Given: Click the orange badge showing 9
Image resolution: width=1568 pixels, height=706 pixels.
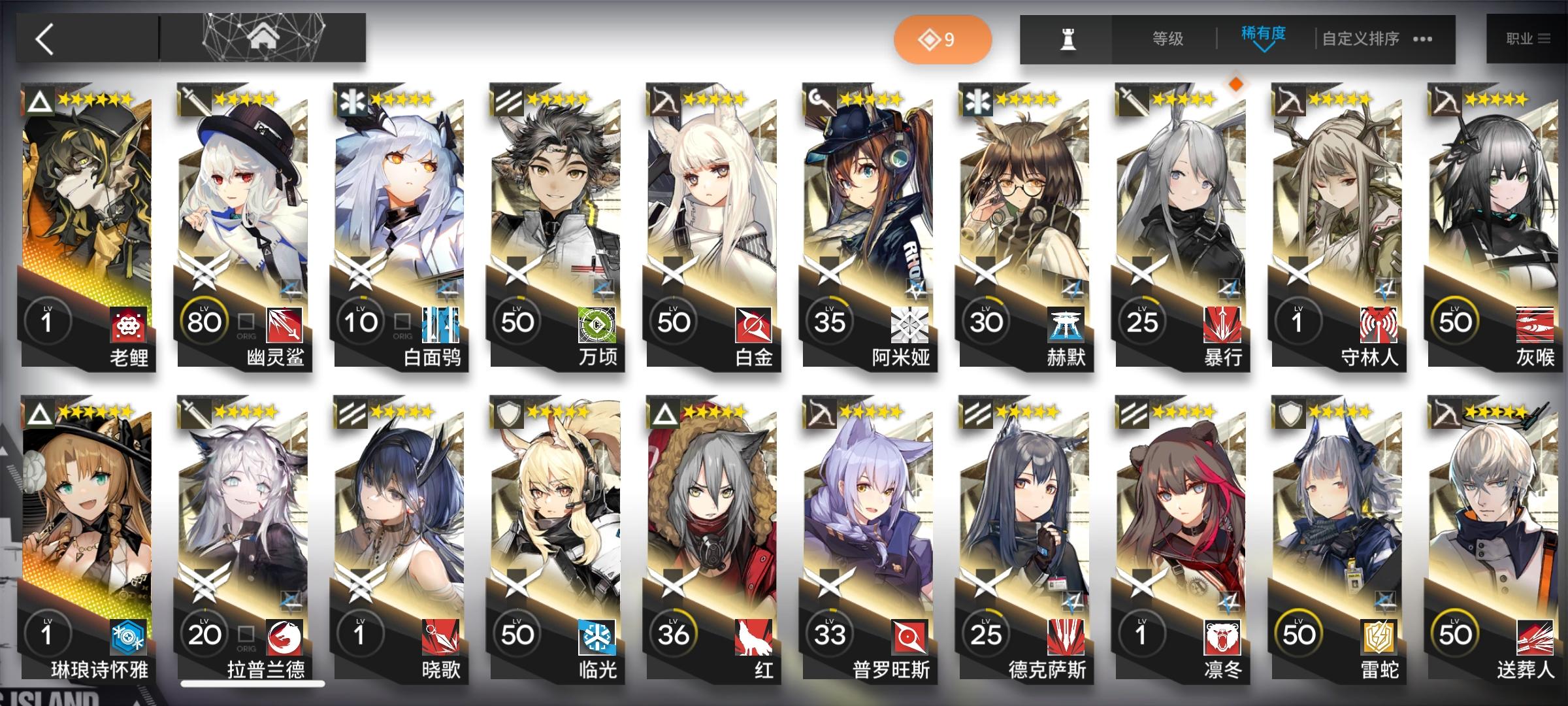Looking at the screenshot, I should [x=944, y=39].
